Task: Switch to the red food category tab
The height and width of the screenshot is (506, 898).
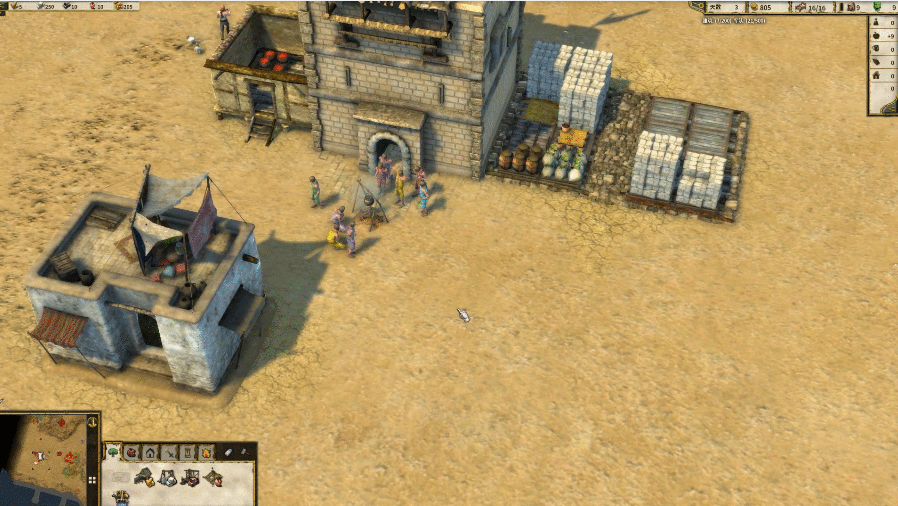Action: click(x=131, y=453)
